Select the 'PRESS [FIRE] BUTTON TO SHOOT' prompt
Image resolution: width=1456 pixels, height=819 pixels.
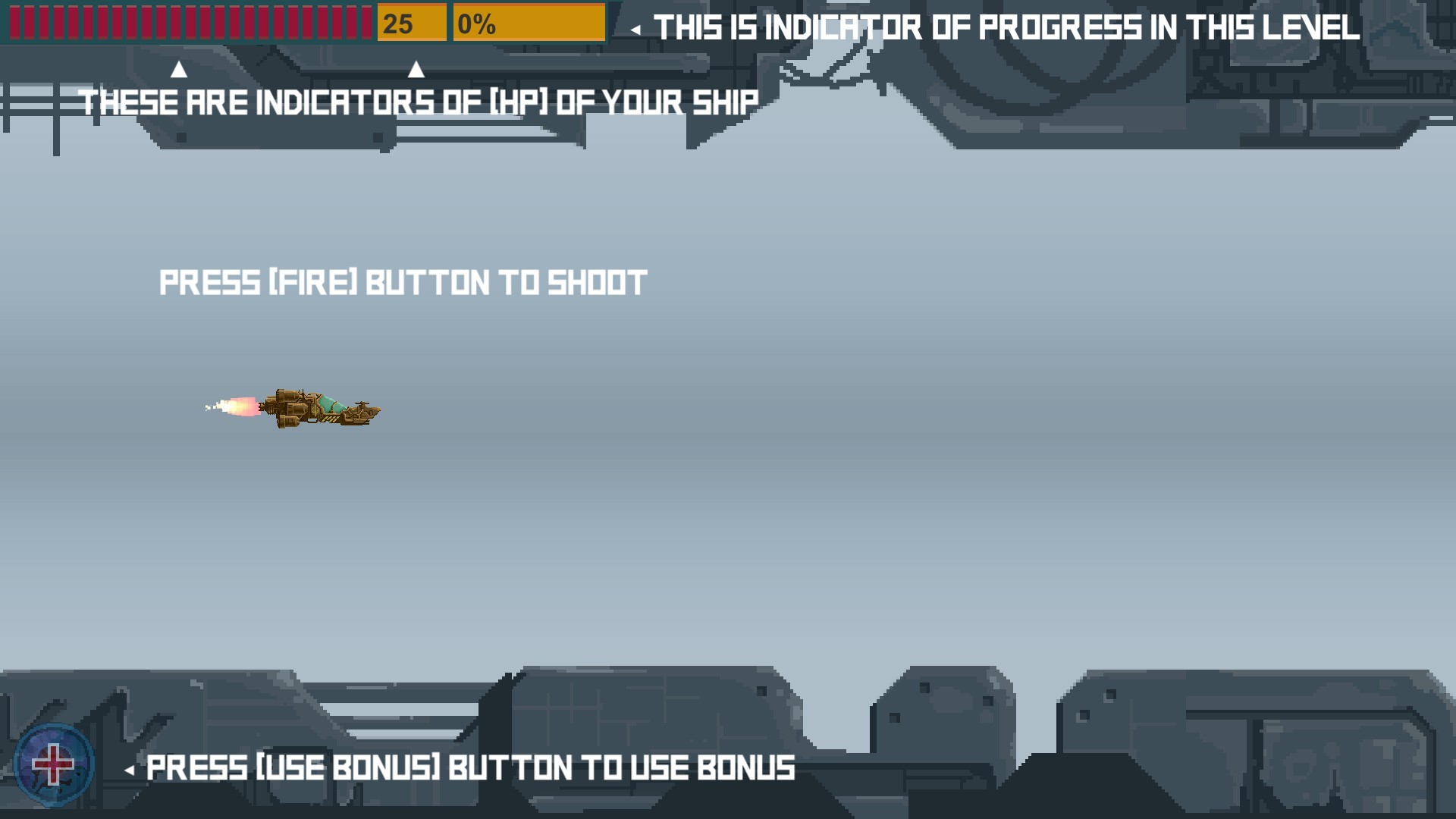click(x=402, y=282)
